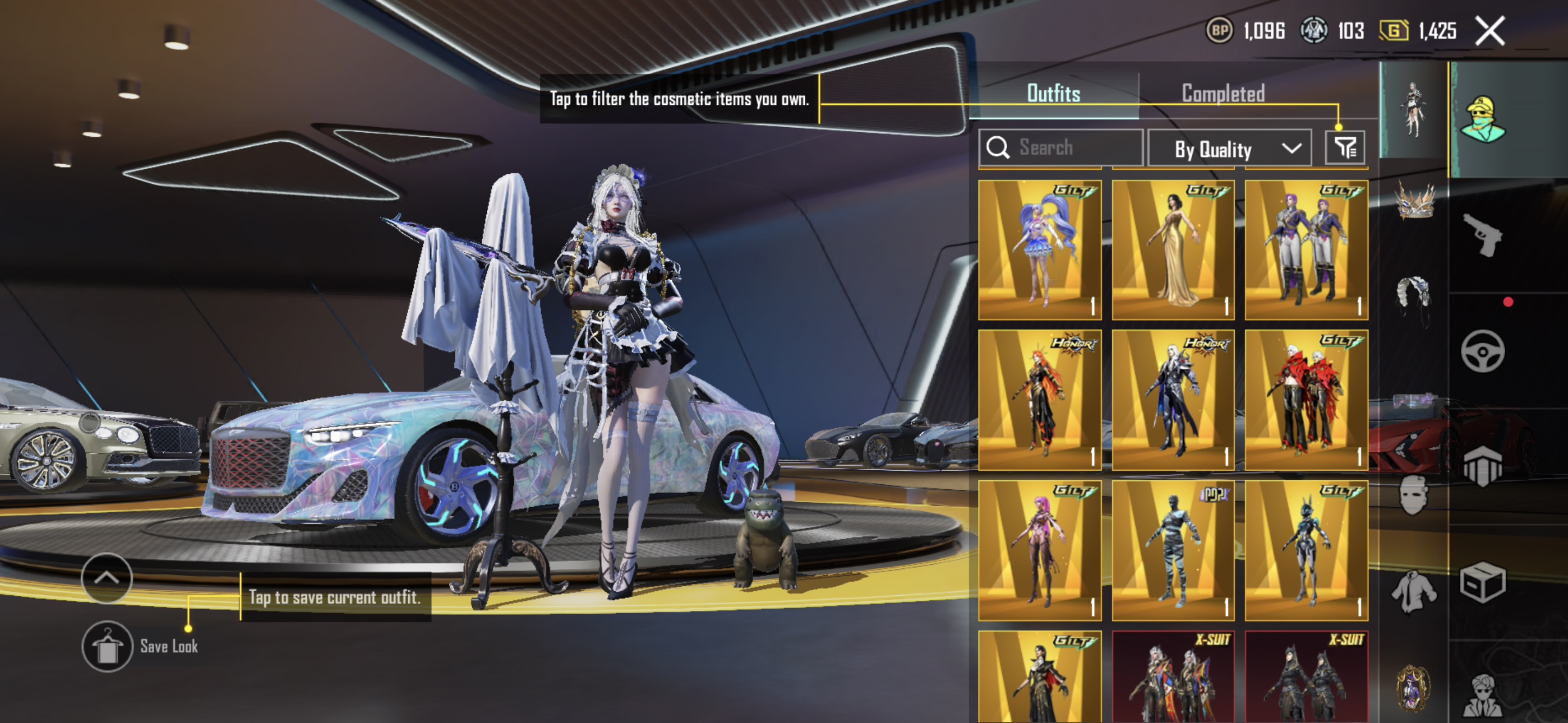Expand the up-arrow button above Save Look
The image size is (1568, 723).
(107, 577)
